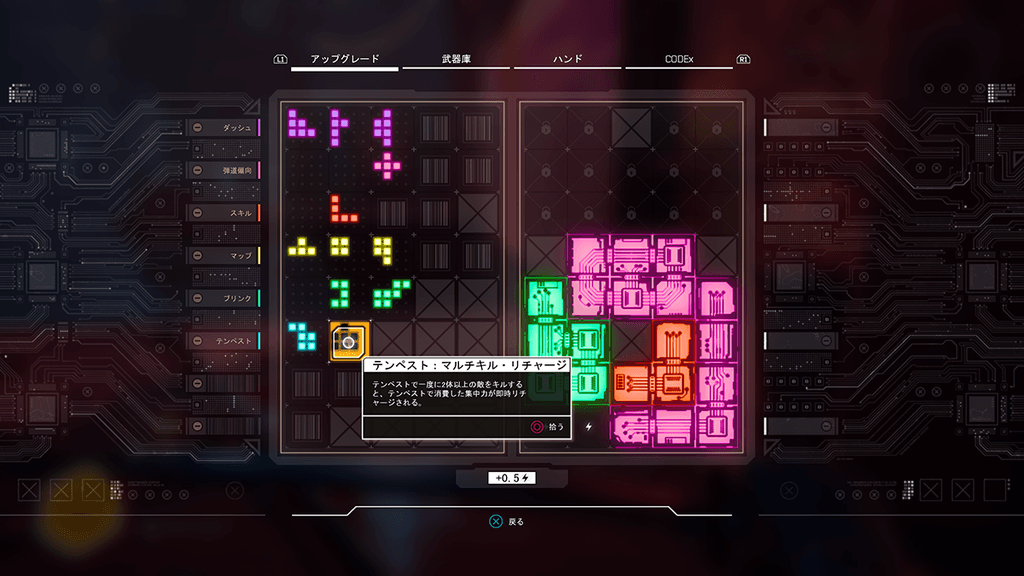Switch to the 武器庫 tab
The image size is (1024, 576).
point(453,60)
